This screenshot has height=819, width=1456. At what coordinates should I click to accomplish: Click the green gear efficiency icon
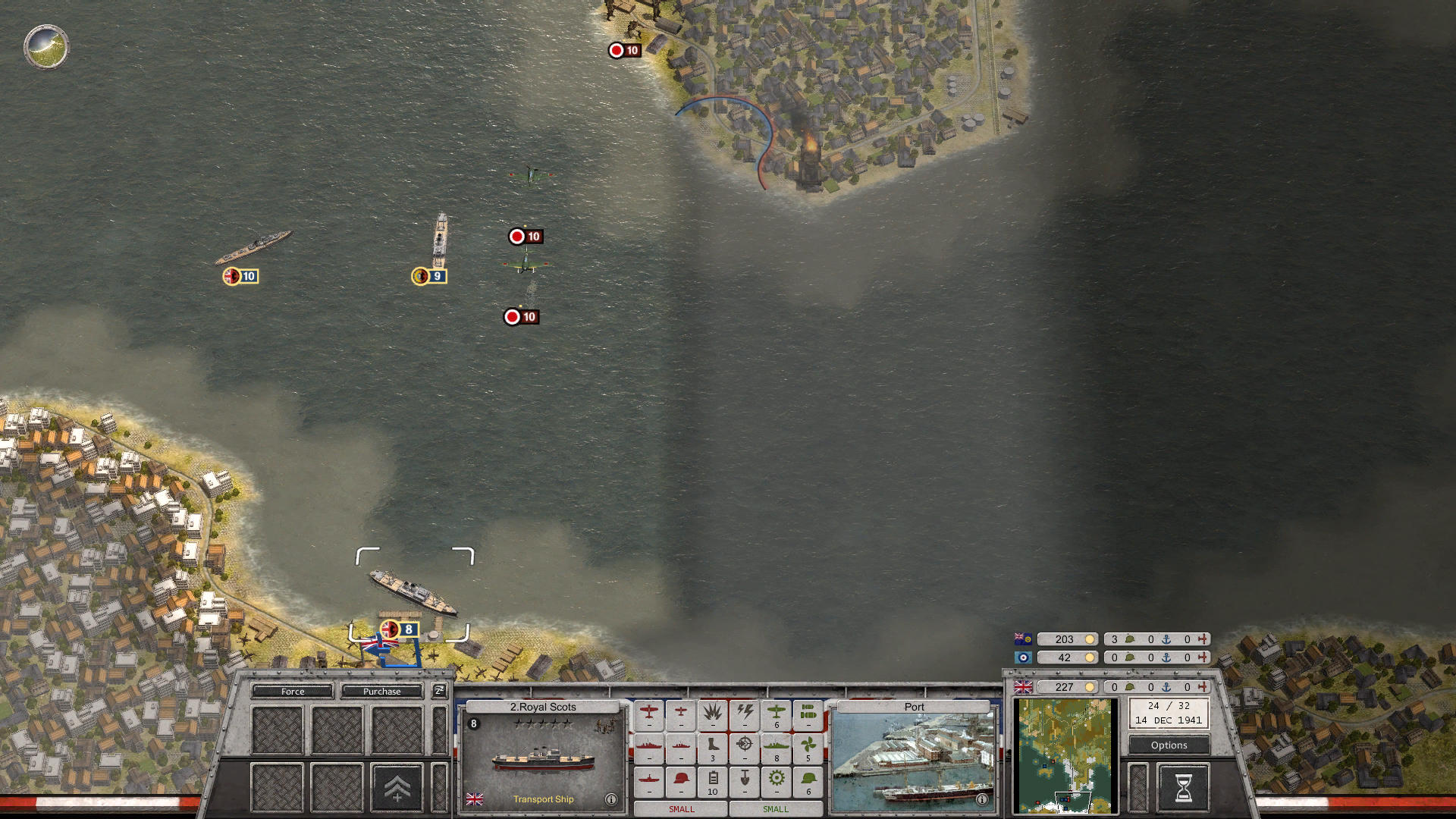777,780
